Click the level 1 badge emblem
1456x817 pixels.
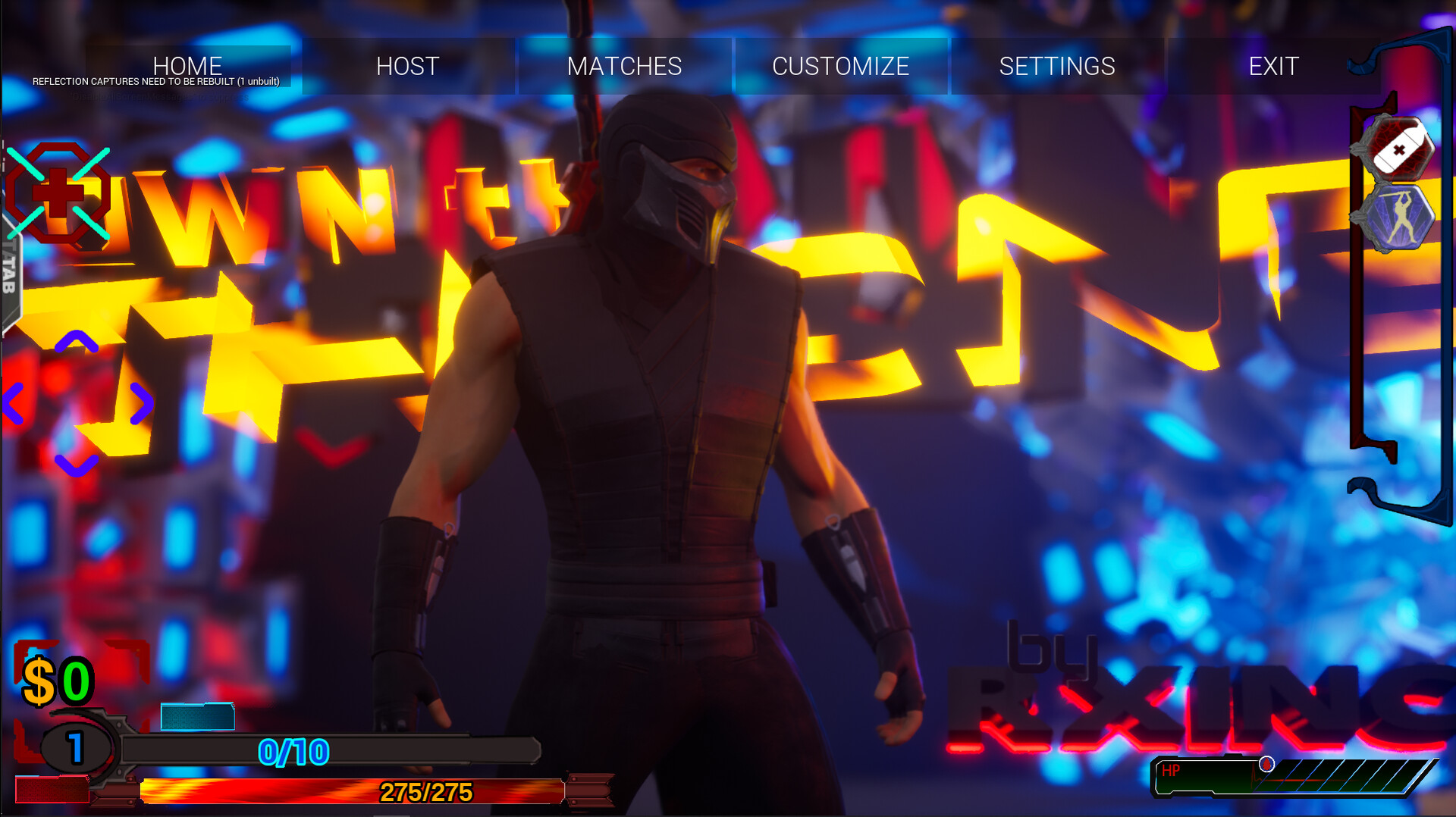pyautogui.click(x=76, y=747)
